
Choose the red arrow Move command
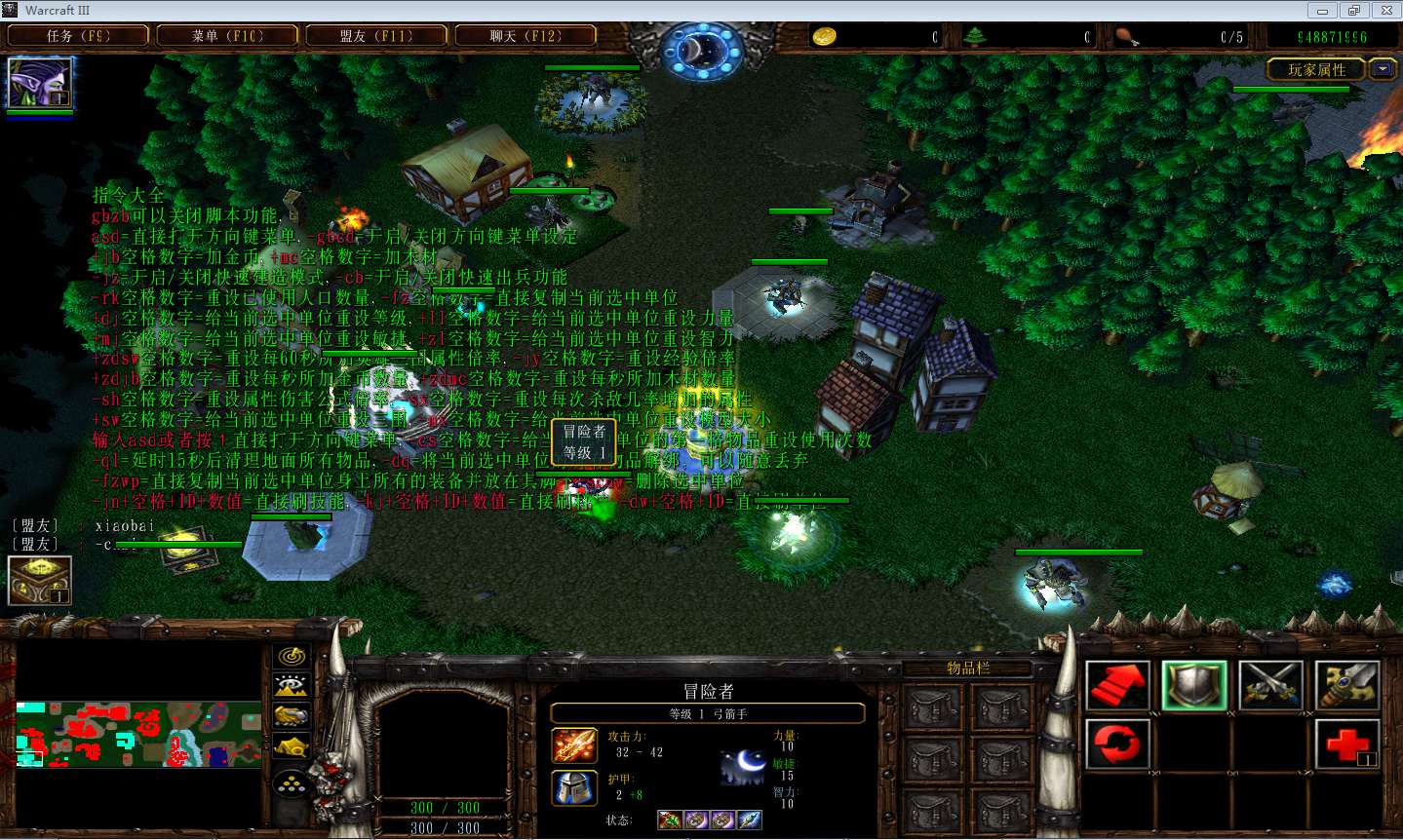tap(1117, 684)
